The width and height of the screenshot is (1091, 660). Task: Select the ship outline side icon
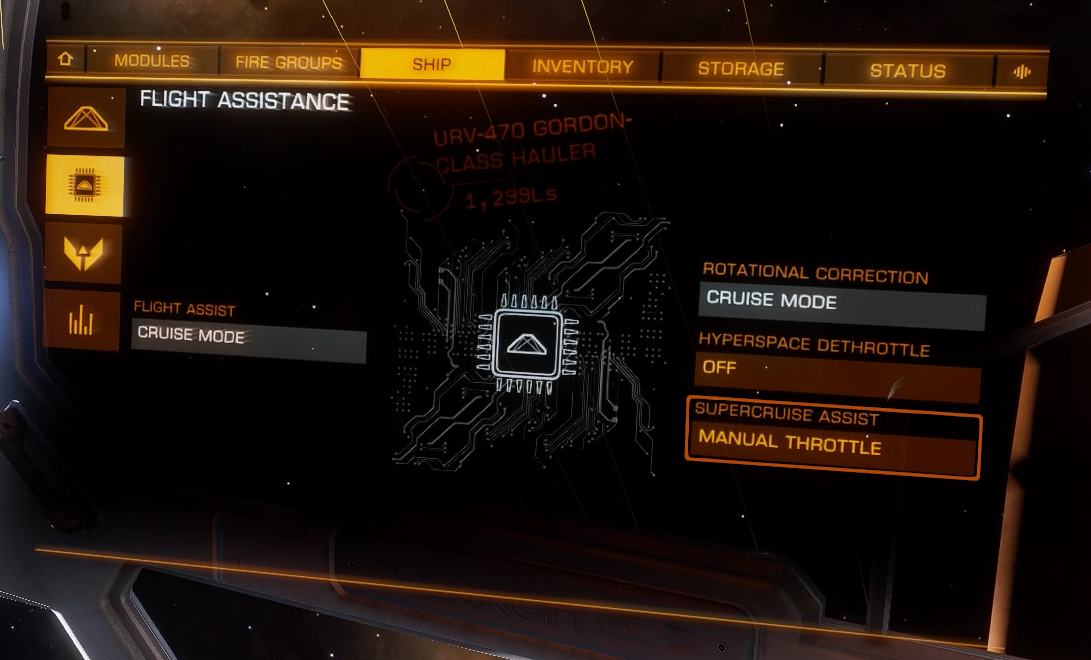coord(85,119)
